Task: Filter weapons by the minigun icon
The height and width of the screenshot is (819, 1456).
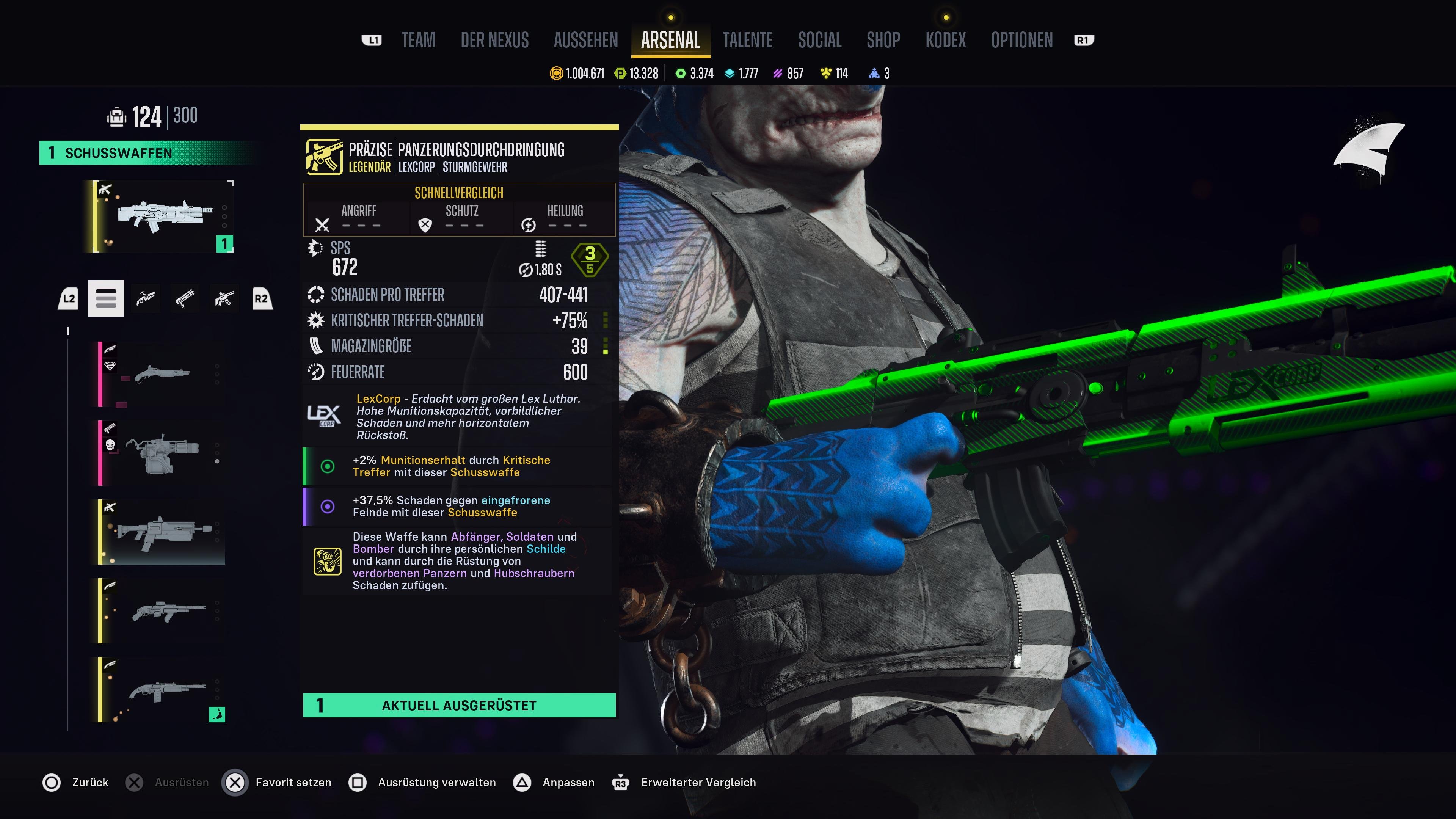Action: coord(185,298)
